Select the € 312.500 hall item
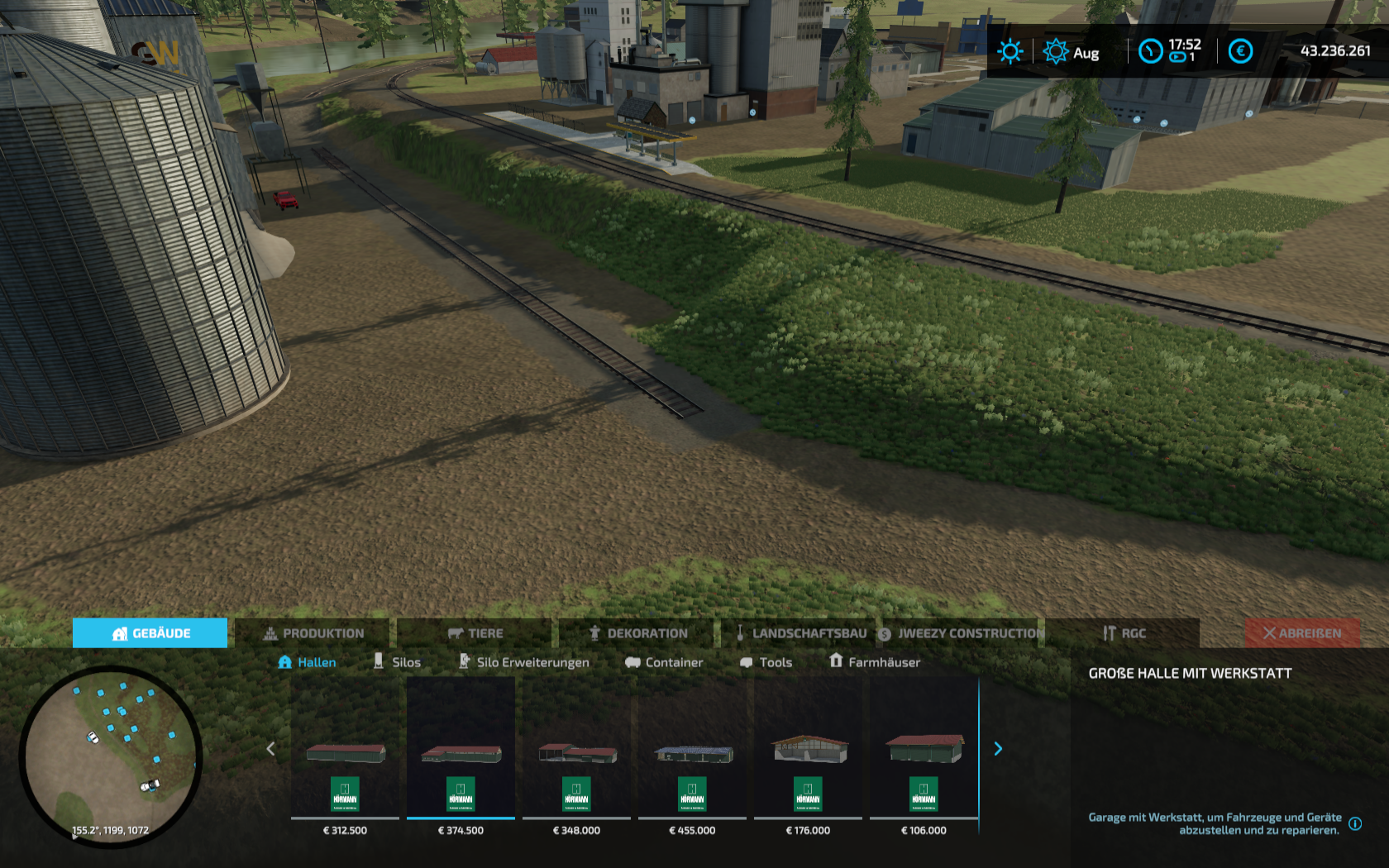This screenshot has width=1389, height=868. 345,756
